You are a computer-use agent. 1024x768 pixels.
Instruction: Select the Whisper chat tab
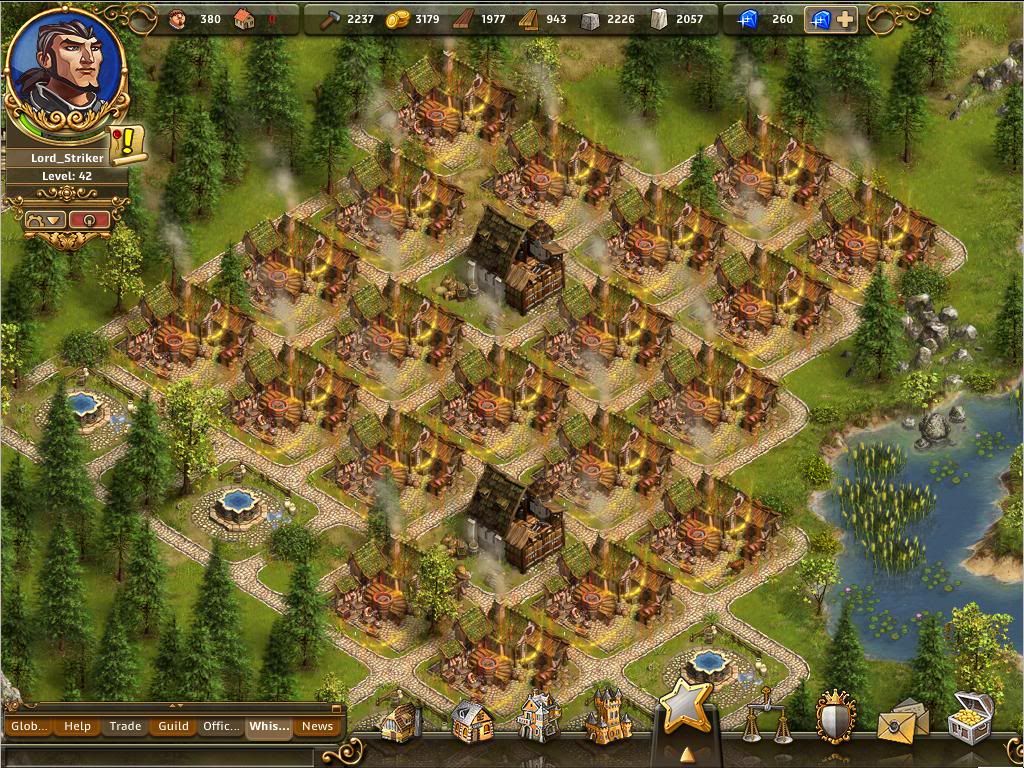(269, 726)
